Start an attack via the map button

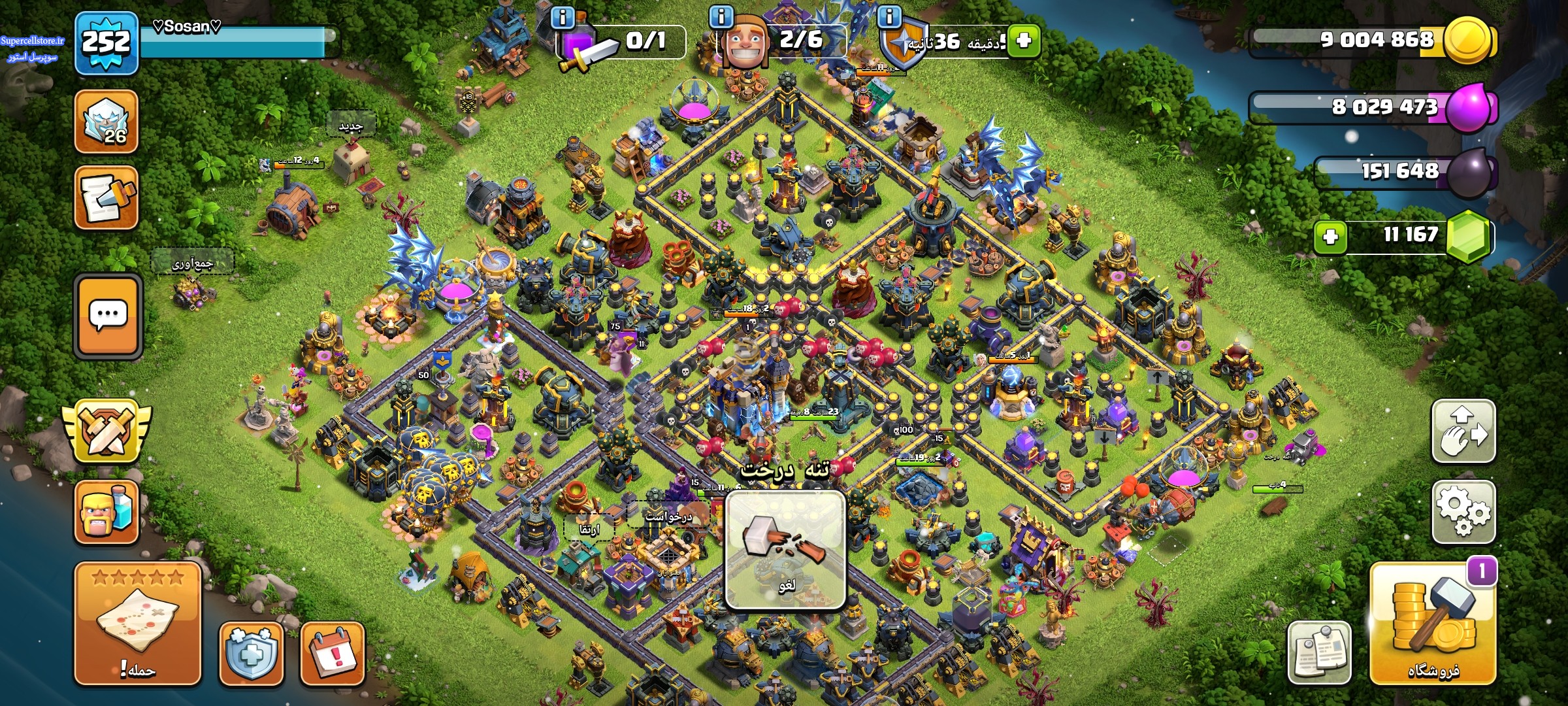pyautogui.click(x=137, y=624)
